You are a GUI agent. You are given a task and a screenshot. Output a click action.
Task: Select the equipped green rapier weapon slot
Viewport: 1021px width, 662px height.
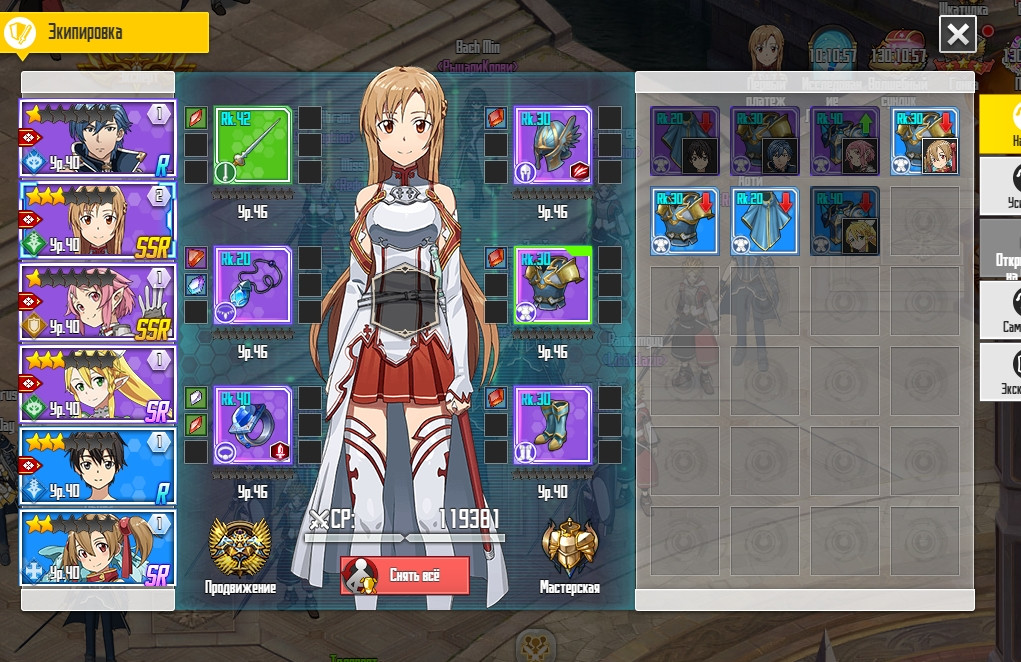[x=252, y=145]
